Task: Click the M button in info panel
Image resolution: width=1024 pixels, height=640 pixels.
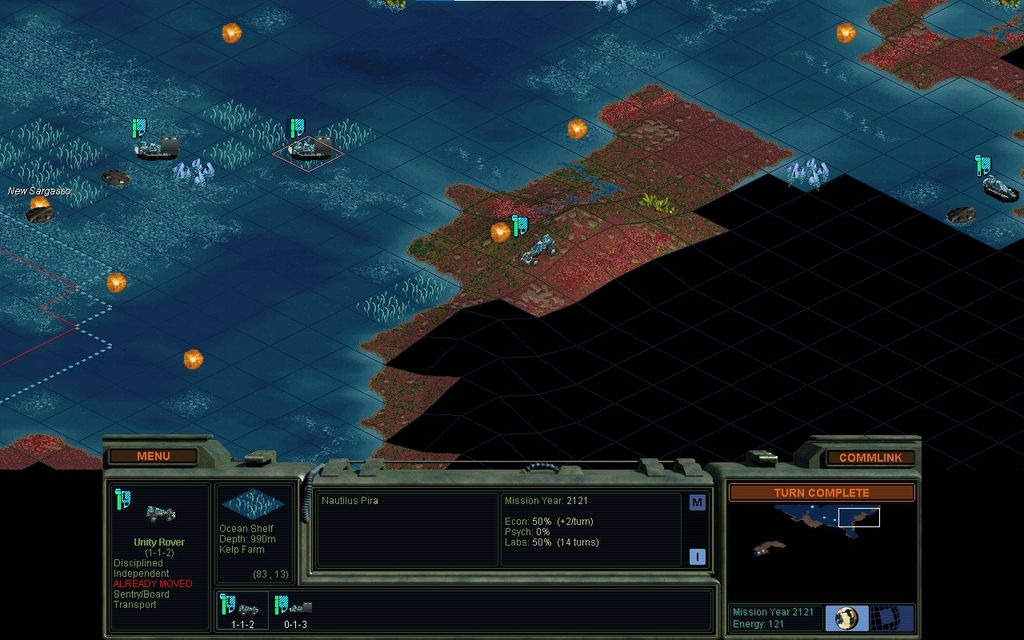Action: coord(697,503)
